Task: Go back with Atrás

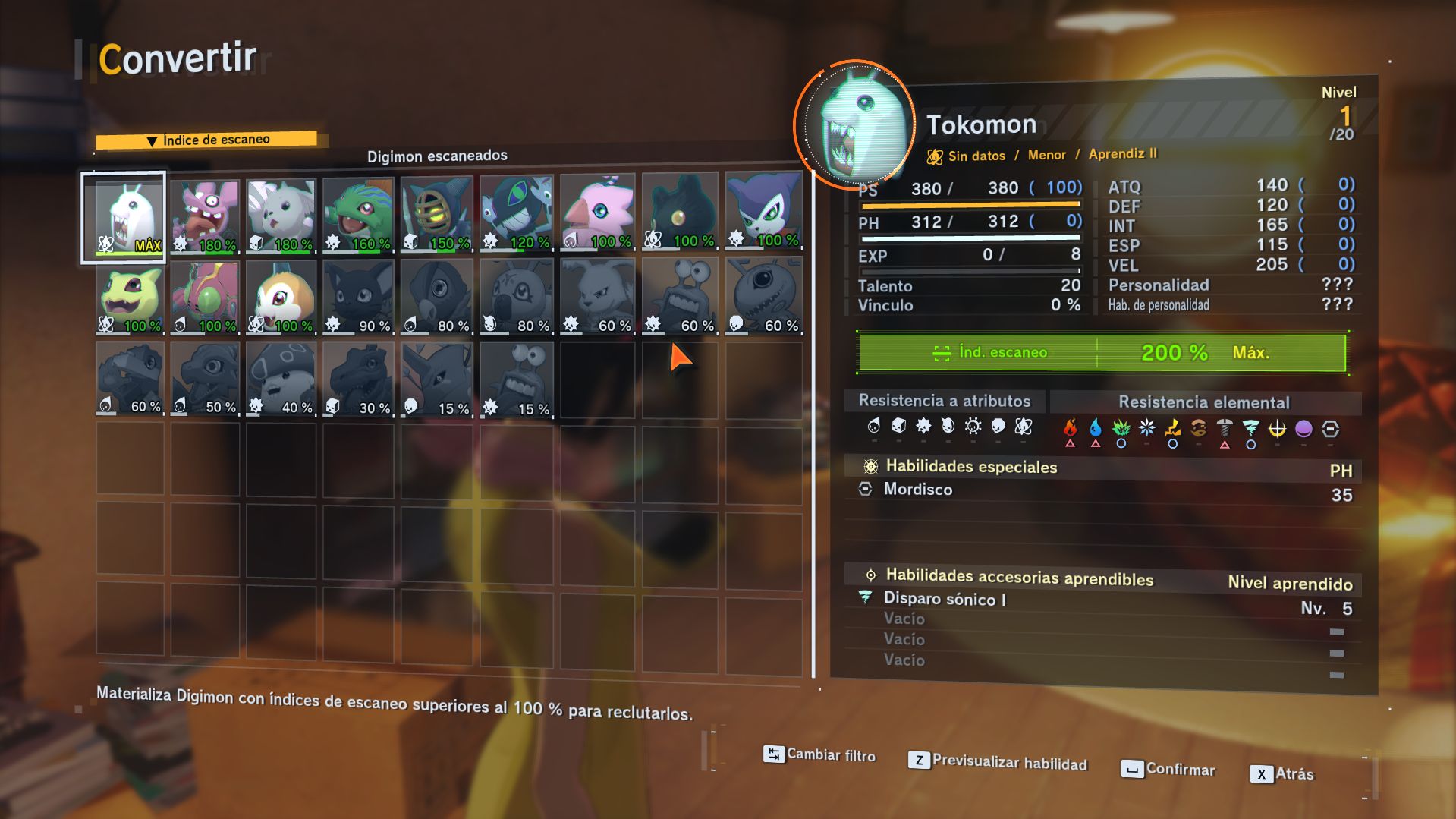Action: (1282, 773)
